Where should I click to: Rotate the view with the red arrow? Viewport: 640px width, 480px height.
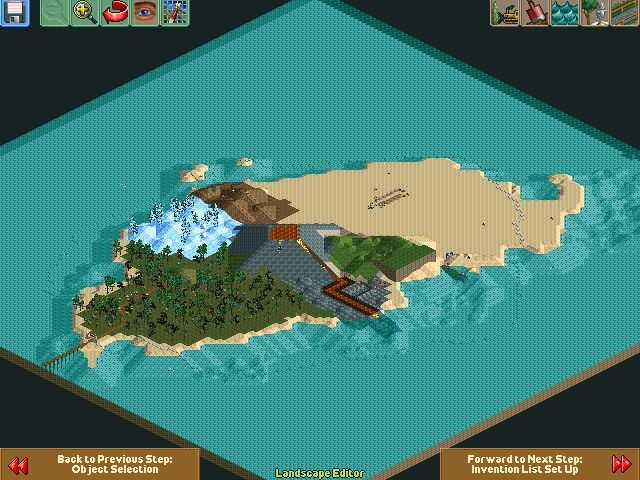tap(115, 13)
